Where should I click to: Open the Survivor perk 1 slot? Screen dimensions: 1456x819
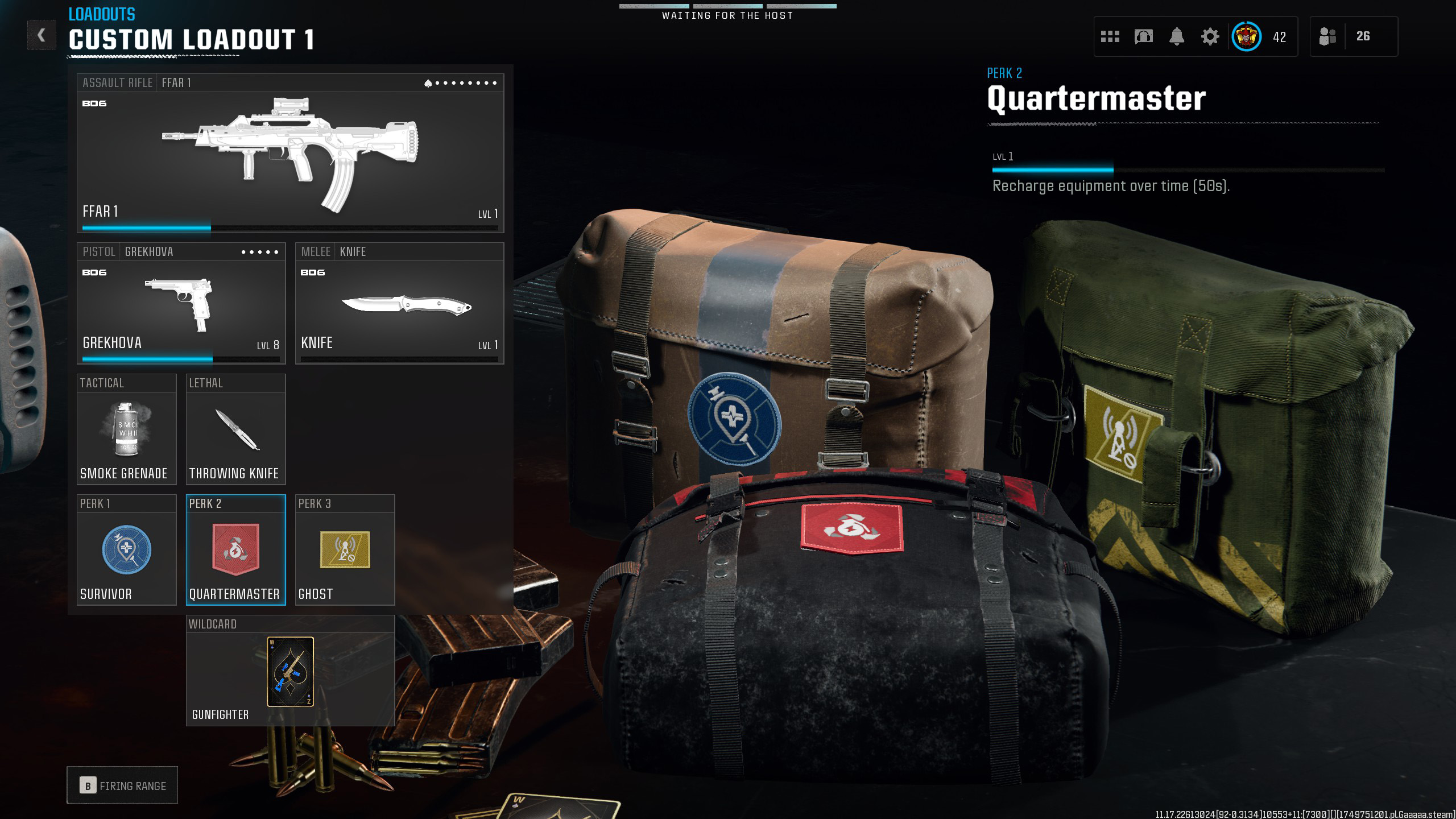126,551
